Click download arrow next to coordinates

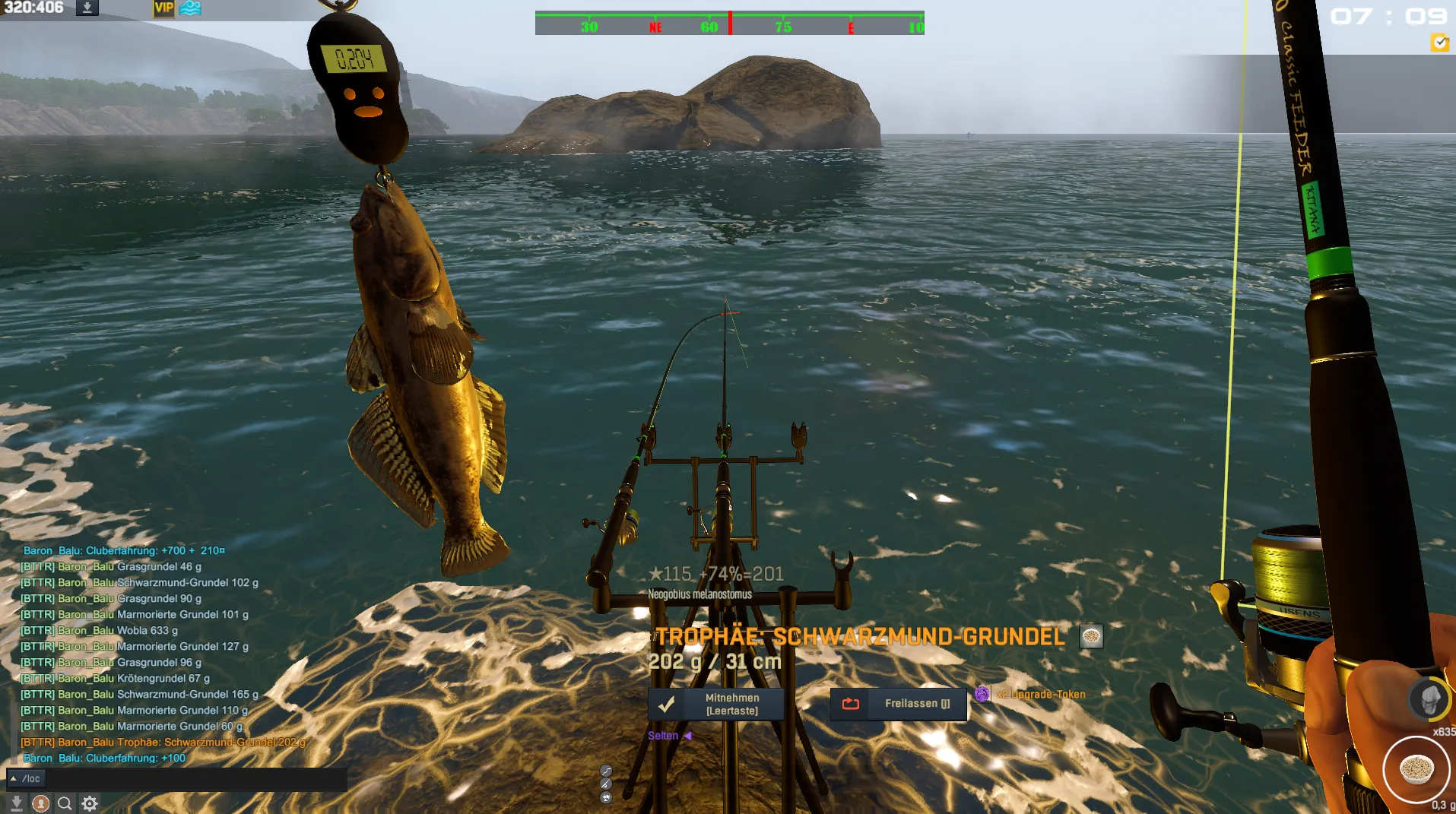coord(87,8)
